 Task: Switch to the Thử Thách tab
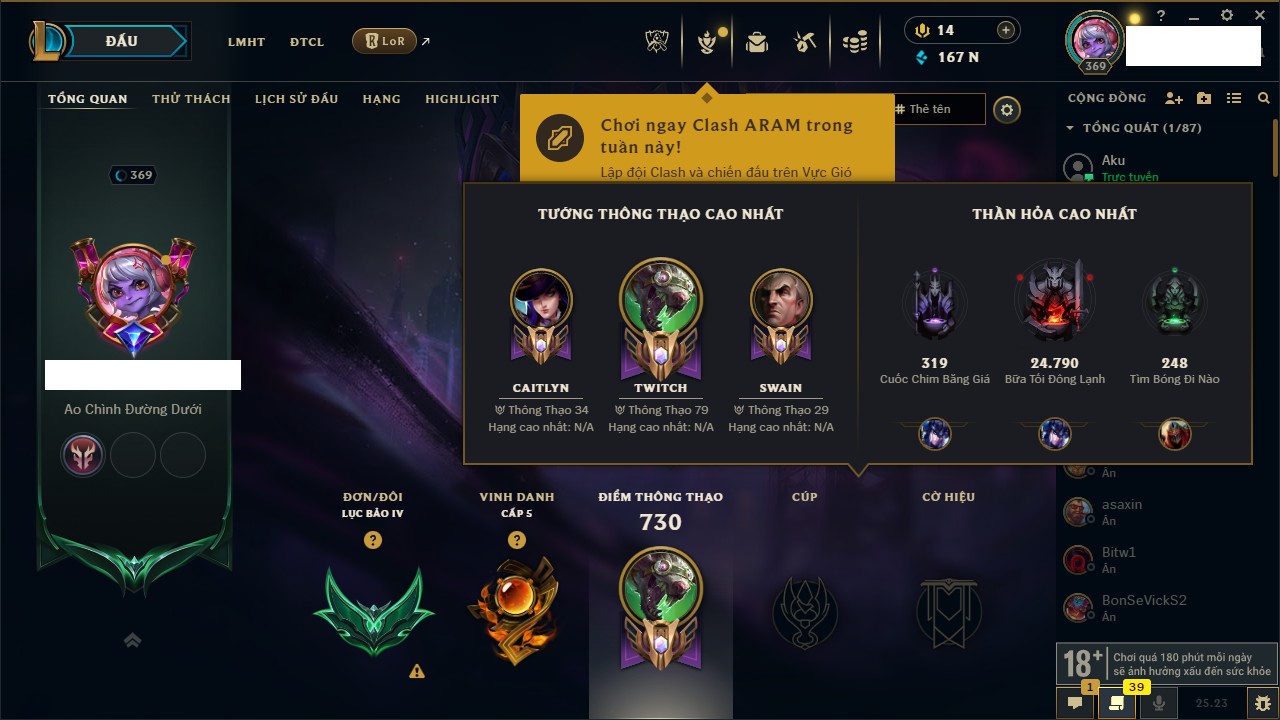pyautogui.click(x=191, y=99)
